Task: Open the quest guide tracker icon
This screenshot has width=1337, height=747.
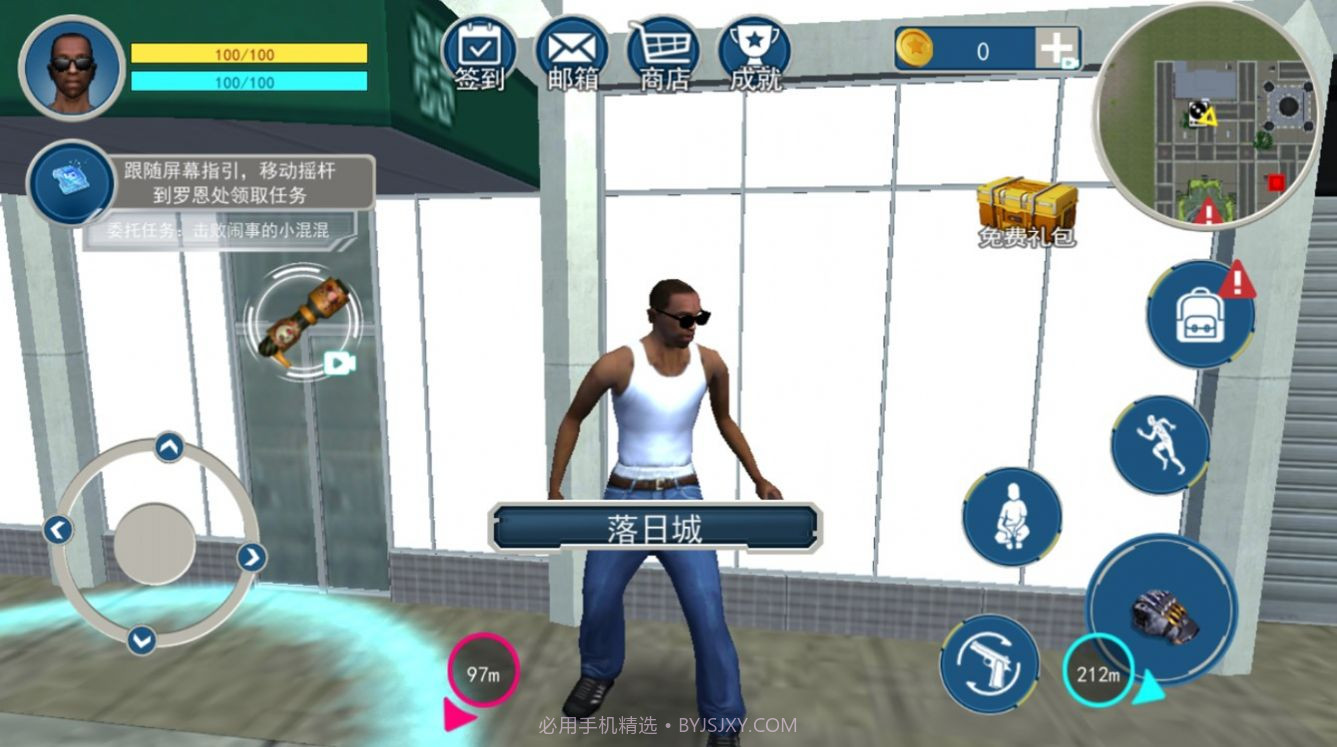Action: point(71,182)
